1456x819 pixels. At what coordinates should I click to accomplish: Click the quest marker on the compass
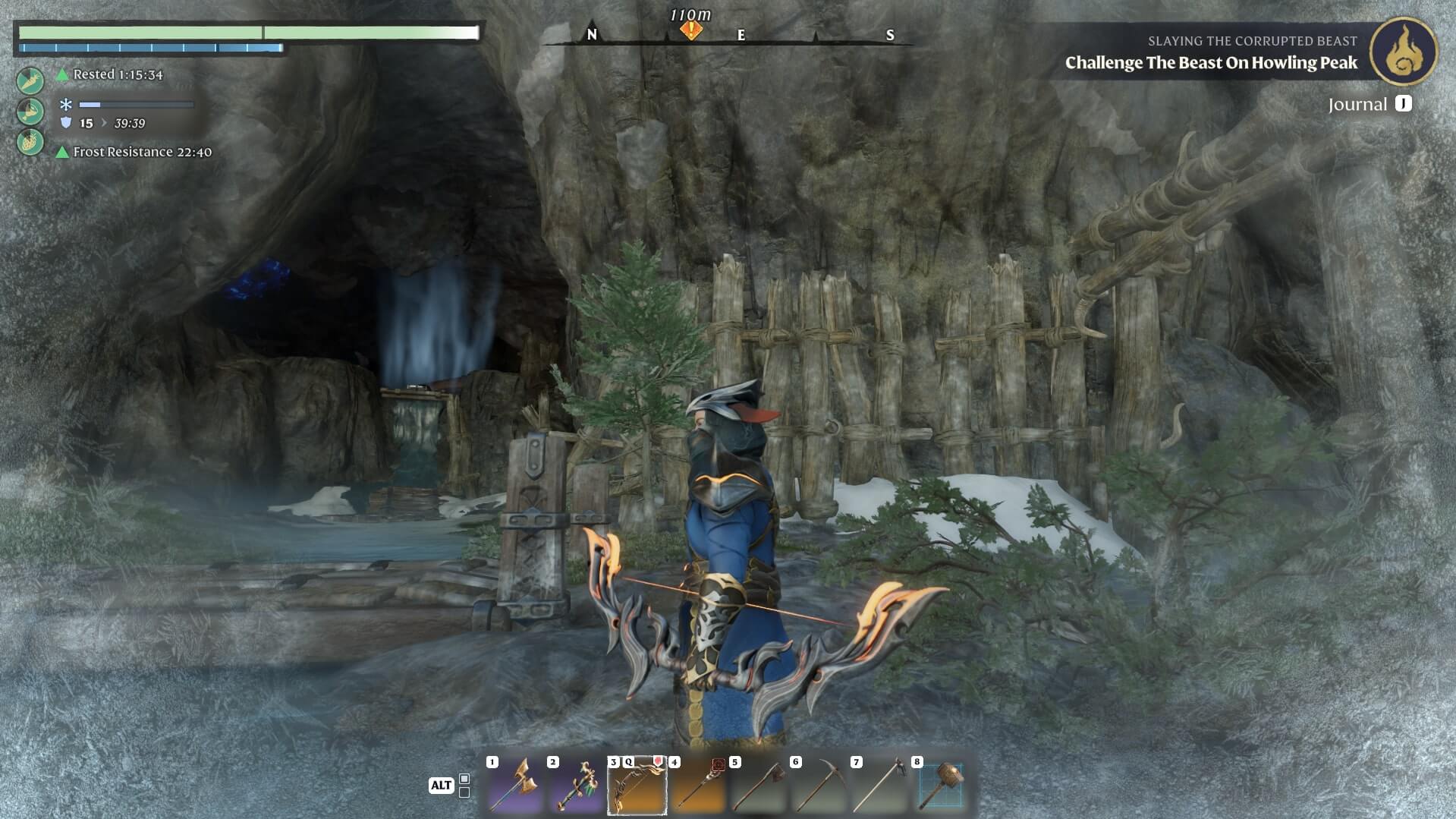click(x=690, y=30)
